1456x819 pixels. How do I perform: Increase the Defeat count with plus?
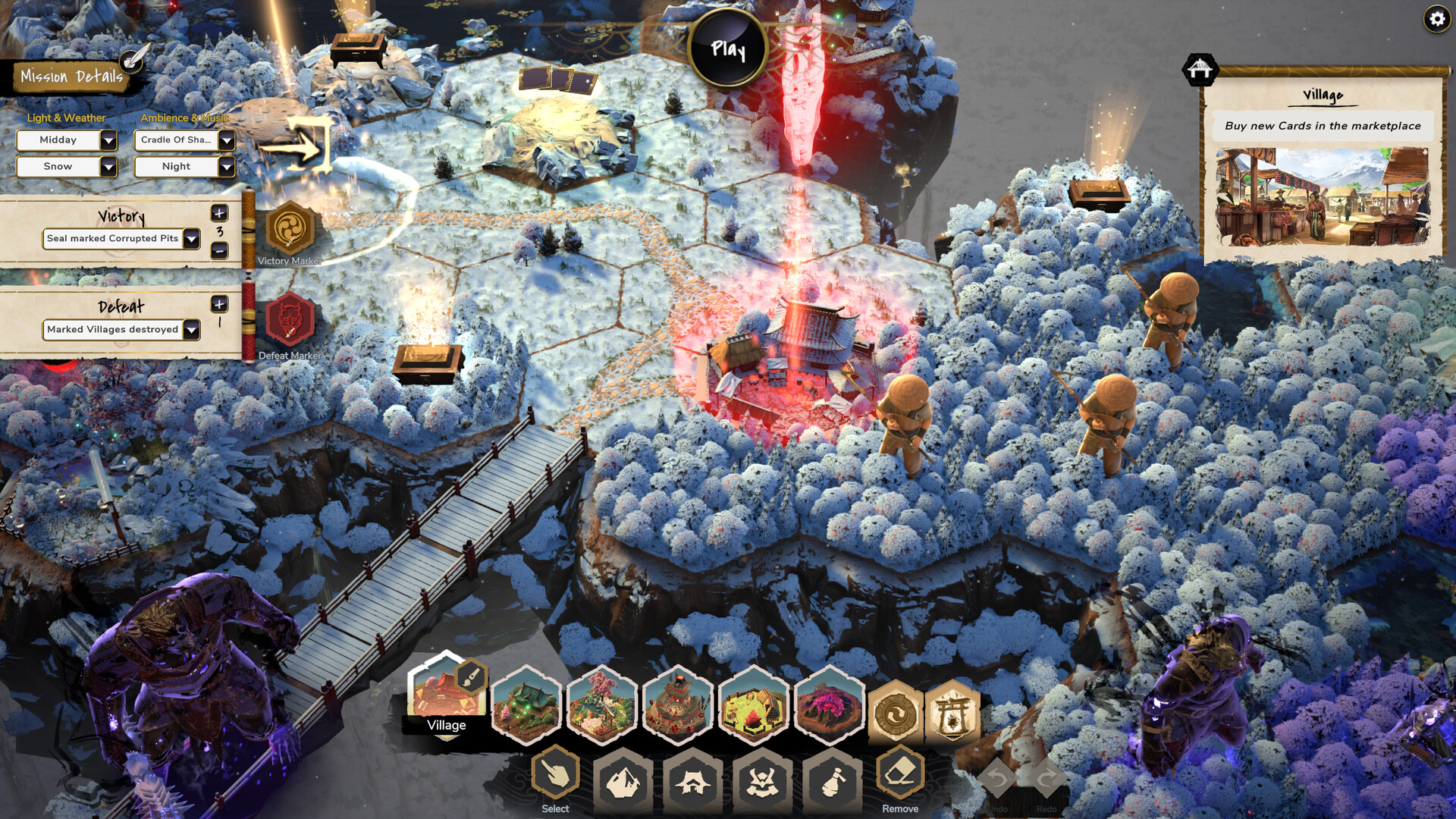219,304
